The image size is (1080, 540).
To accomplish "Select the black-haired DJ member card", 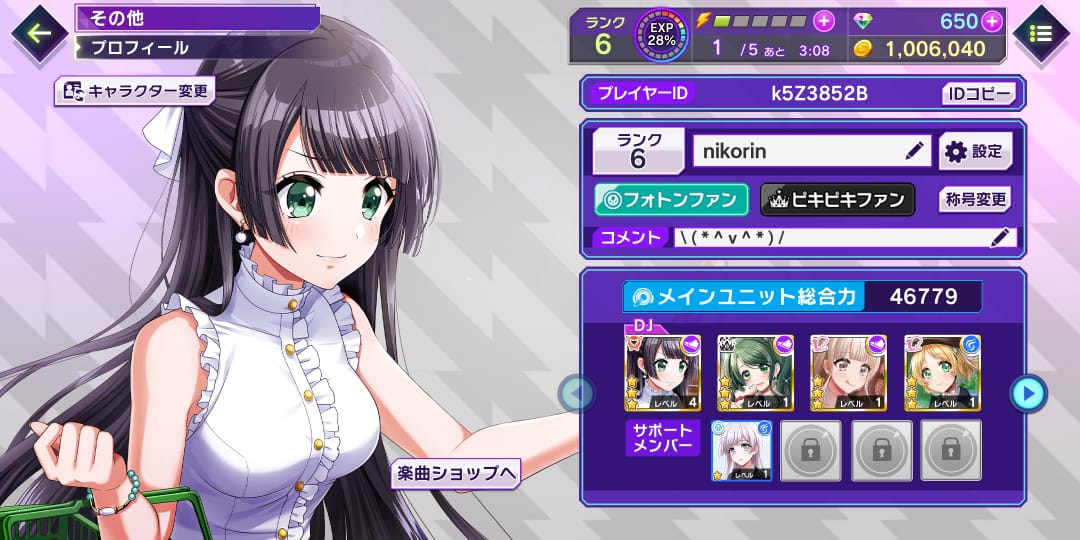I will pyautogui.click(x=662, y=373).
